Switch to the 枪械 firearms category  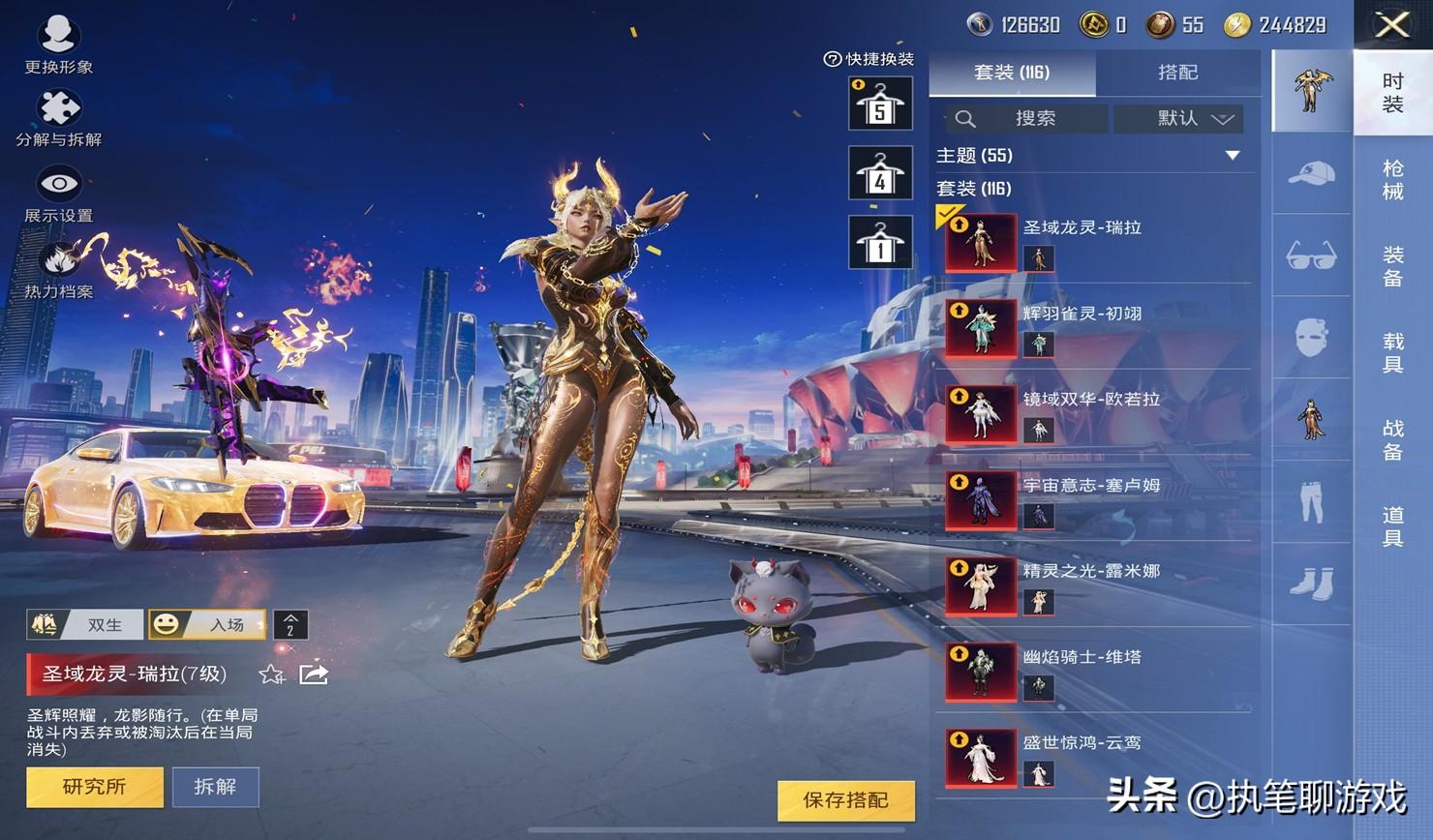coord(1392,180)
